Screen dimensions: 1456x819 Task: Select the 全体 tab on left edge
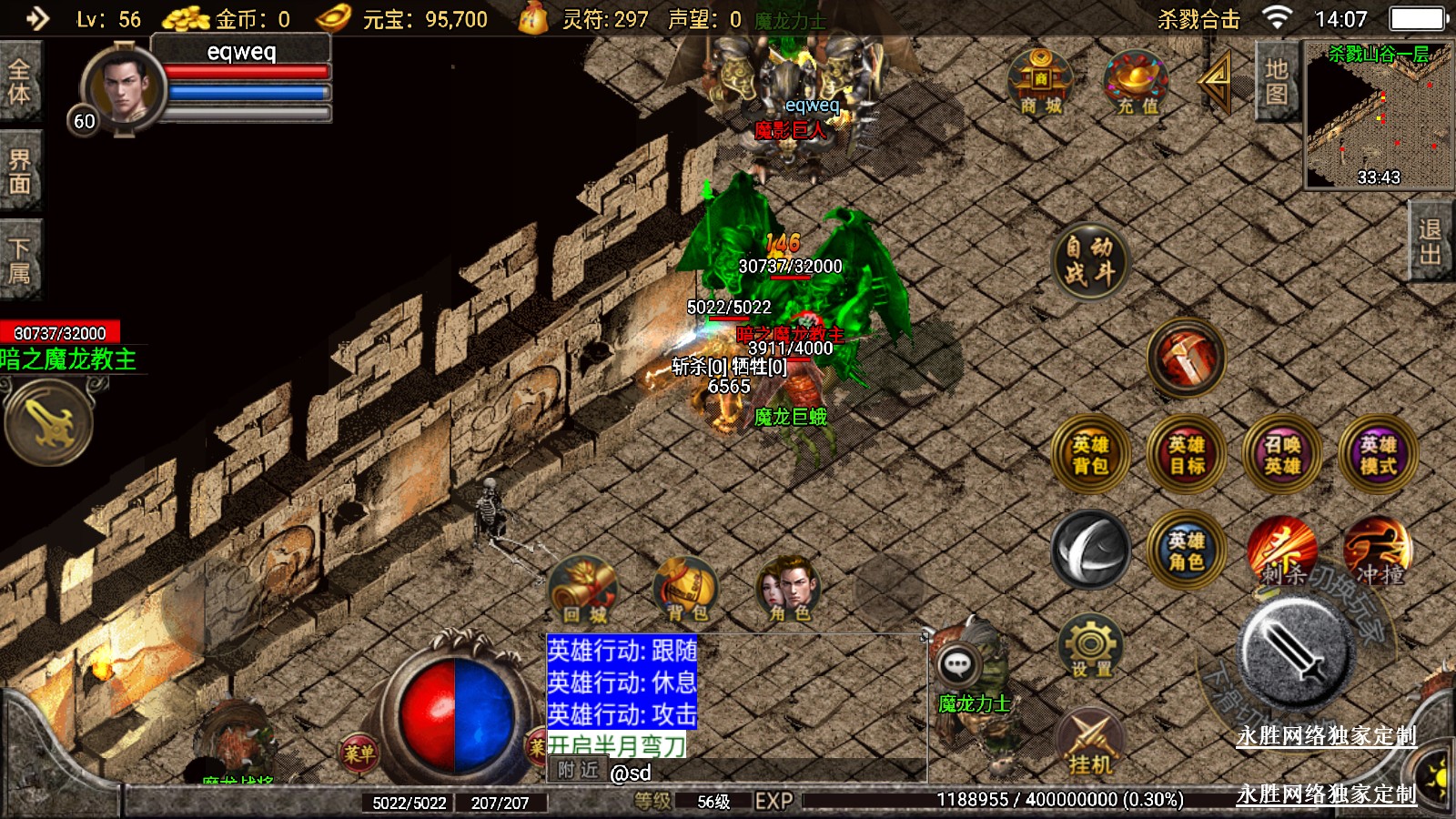tap(19, 82)
